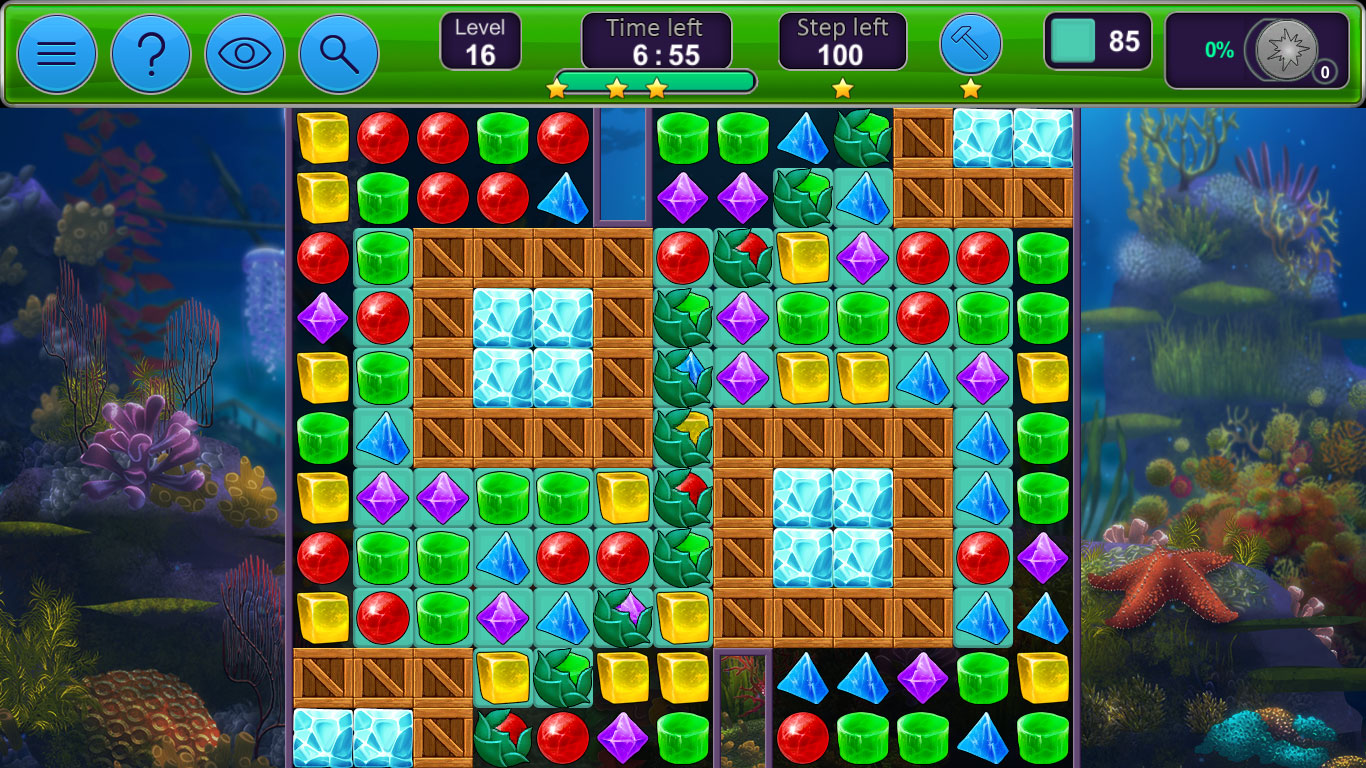Open the hamburger menu
The image size is (1366, 768).
click(57, 54)
